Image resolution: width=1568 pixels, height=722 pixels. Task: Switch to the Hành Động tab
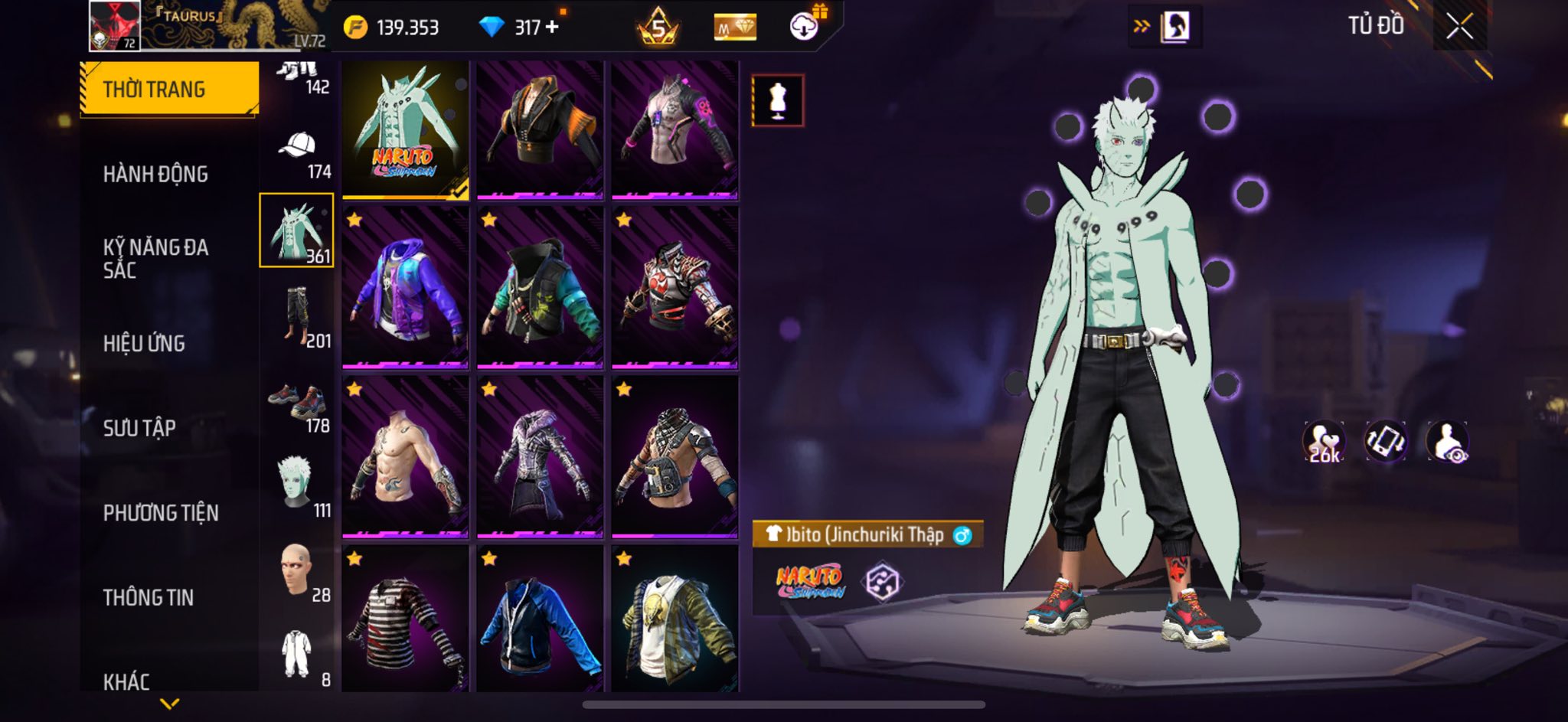155,175
